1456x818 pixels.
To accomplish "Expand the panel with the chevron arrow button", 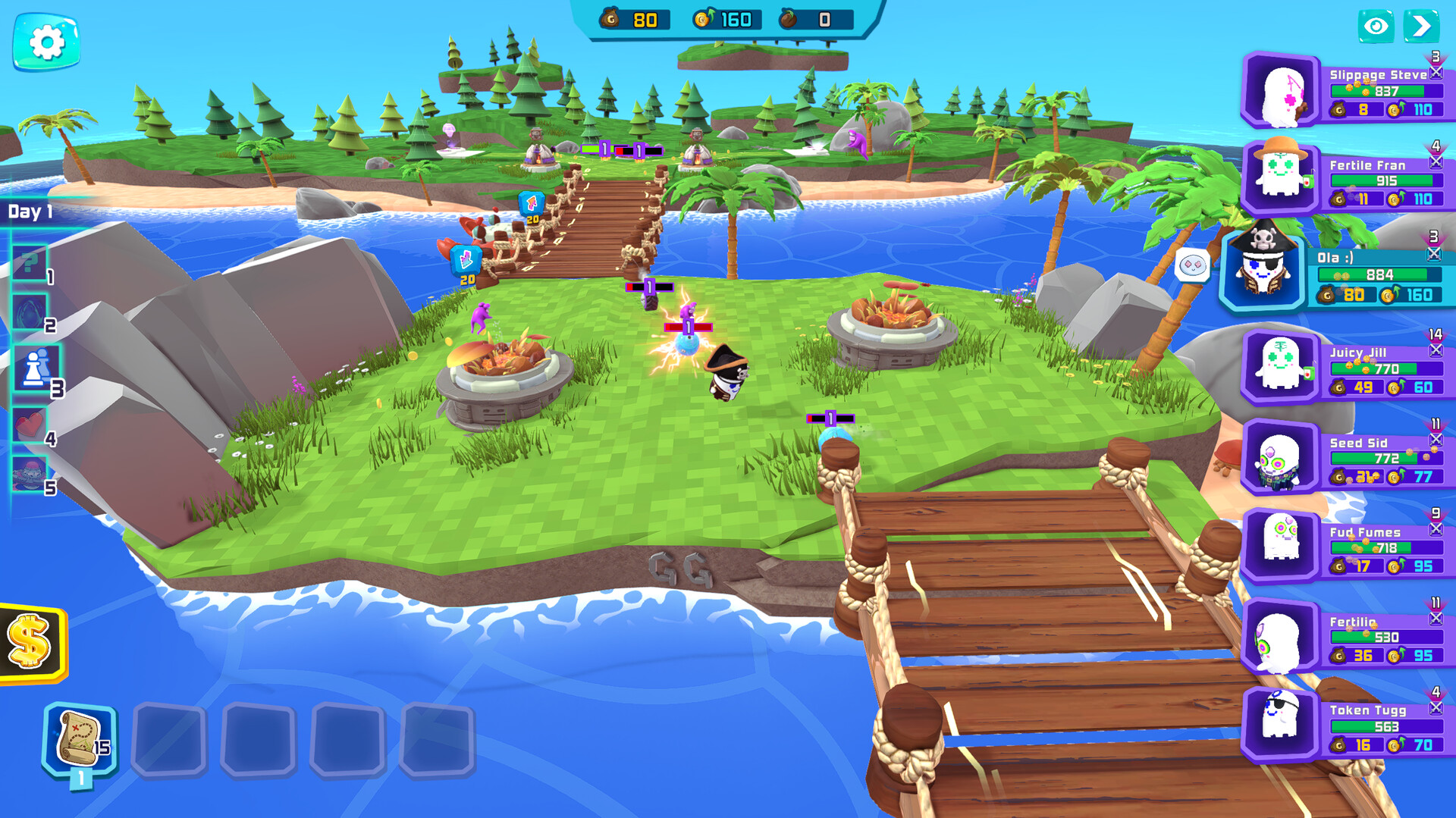I will [1422, 25].
